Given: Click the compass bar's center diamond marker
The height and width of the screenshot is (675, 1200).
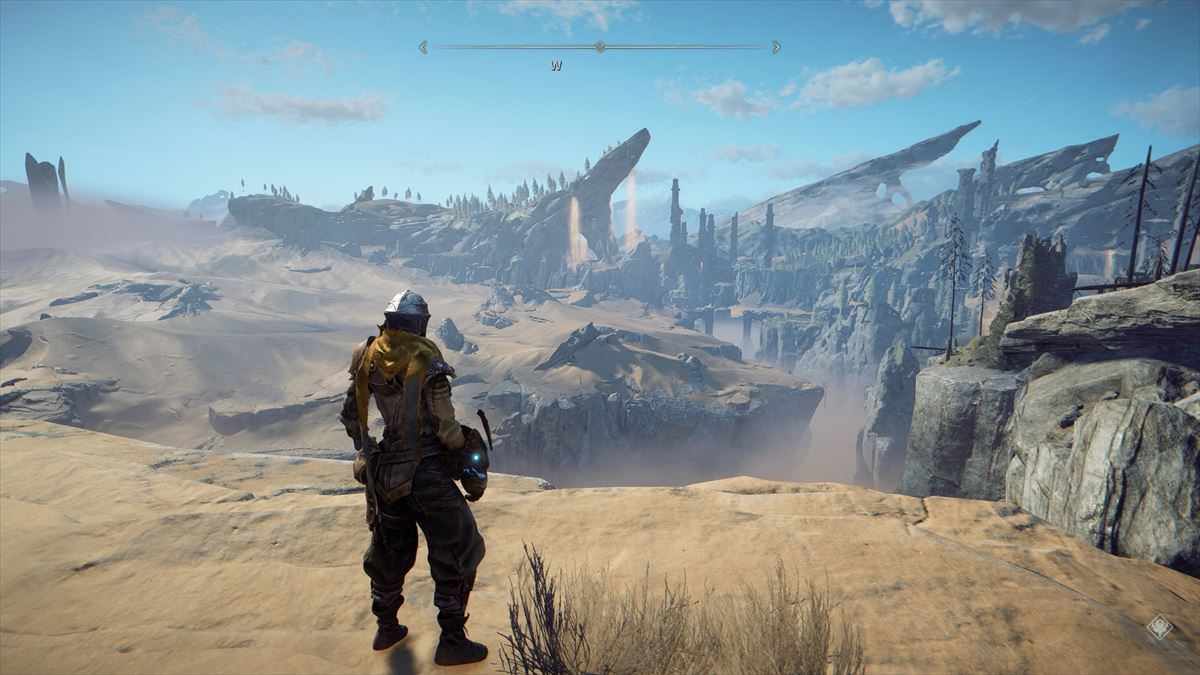Looking at the screenshot, I should (599, 47).
